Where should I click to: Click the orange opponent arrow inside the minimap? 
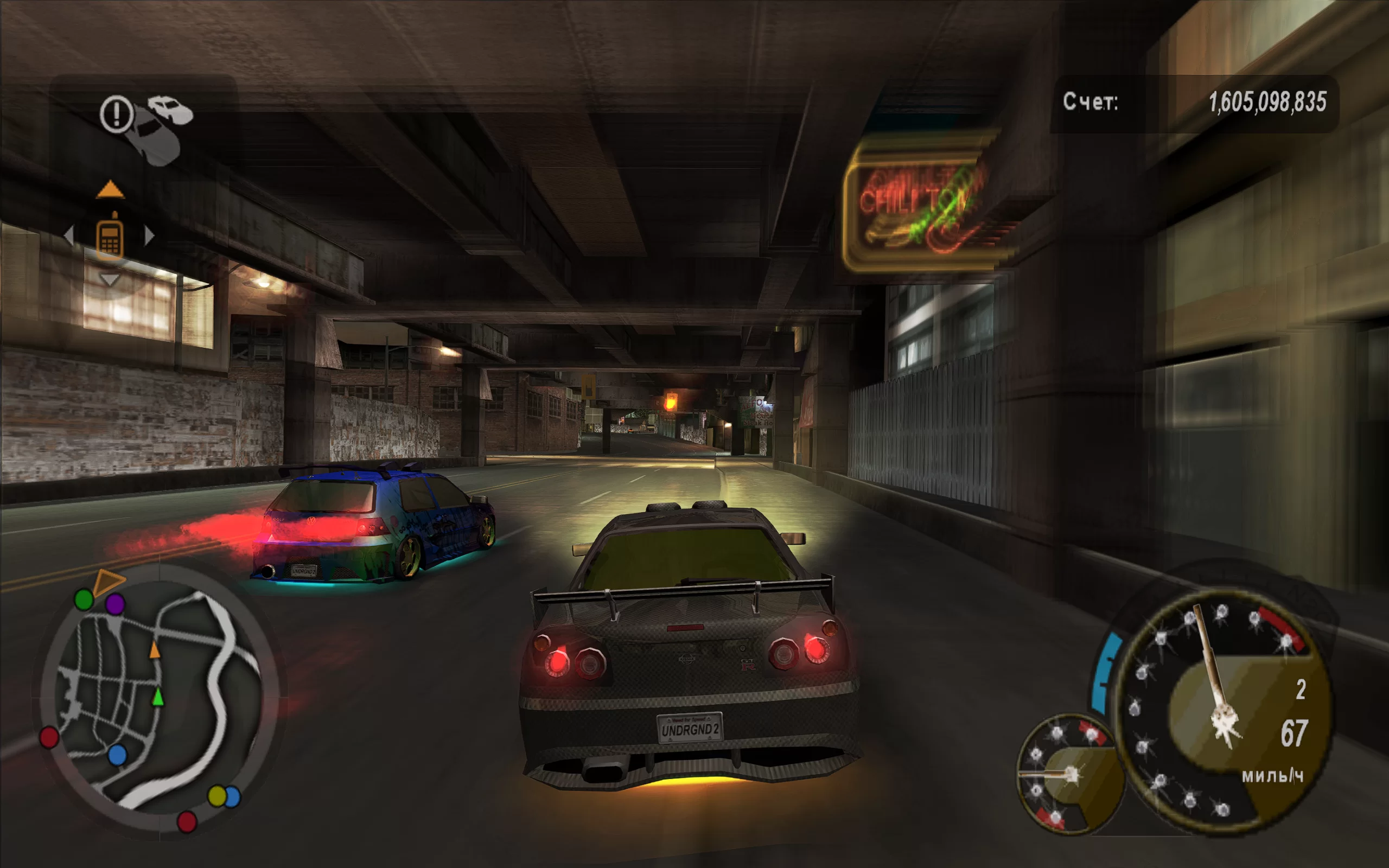coord(155,650)
